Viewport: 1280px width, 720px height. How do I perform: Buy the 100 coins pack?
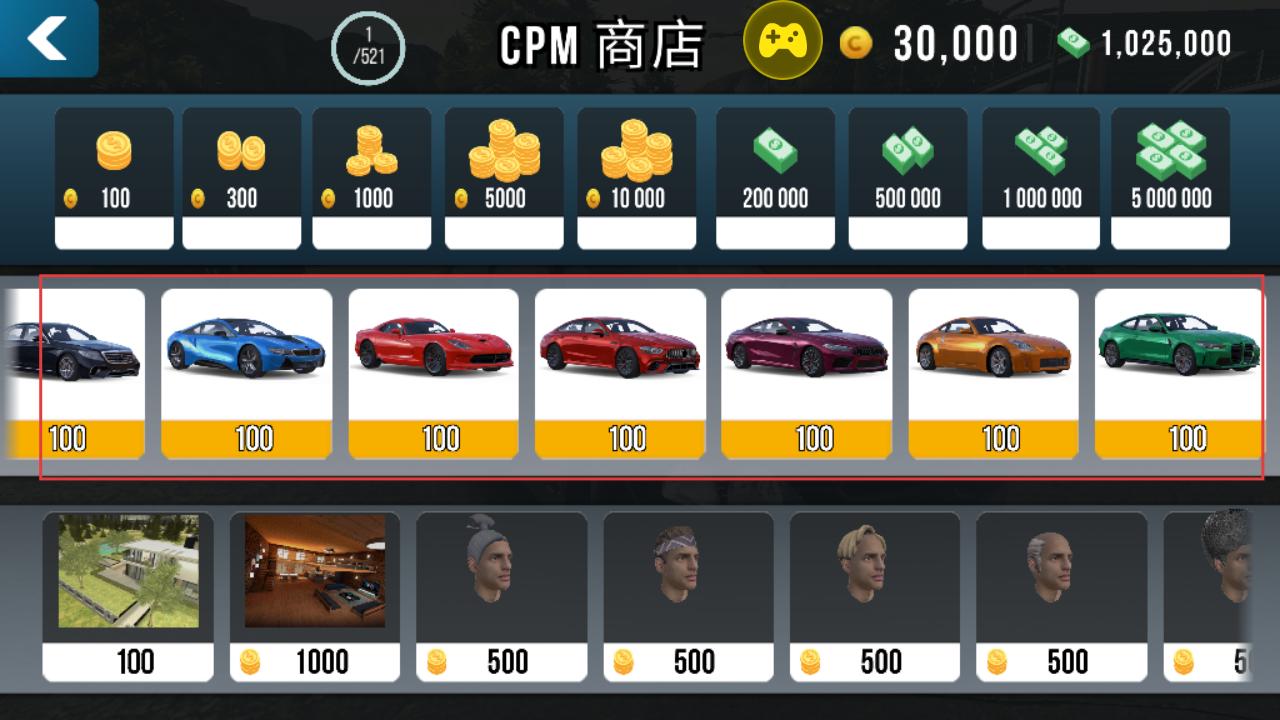pos(114,178)
